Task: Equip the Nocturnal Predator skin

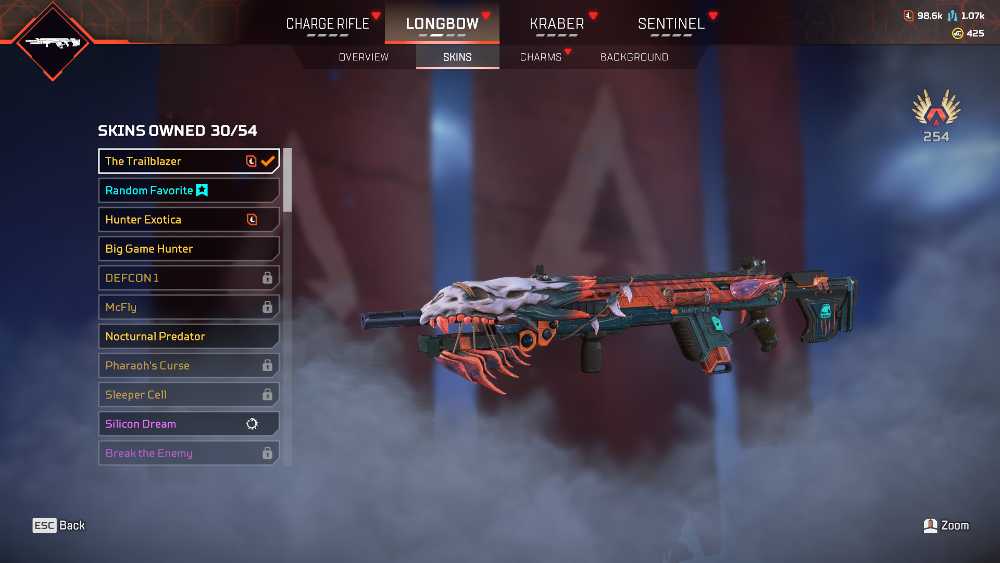Action: tap(188, 336)
